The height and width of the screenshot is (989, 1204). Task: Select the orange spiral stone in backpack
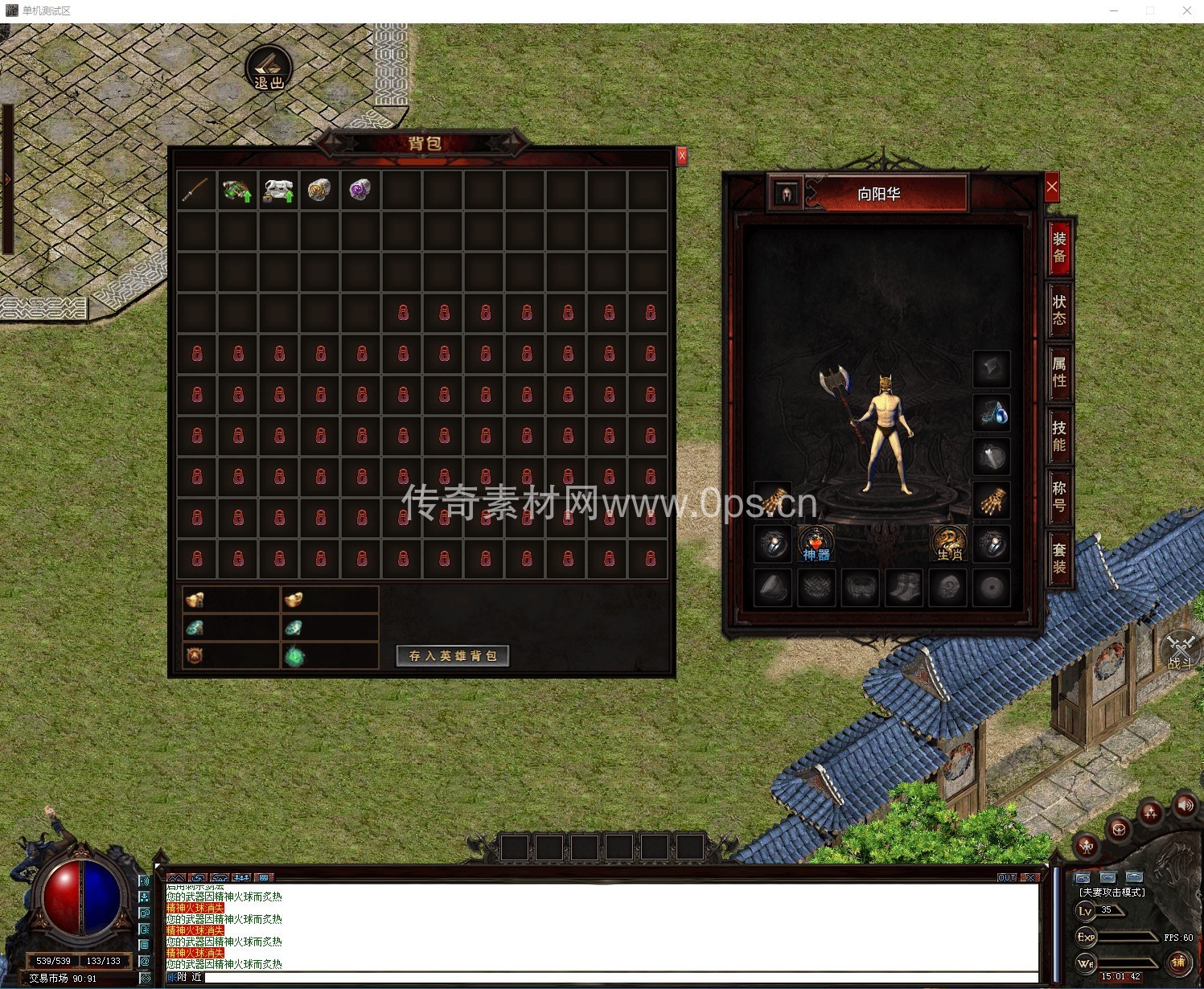[x=319, y=191]
